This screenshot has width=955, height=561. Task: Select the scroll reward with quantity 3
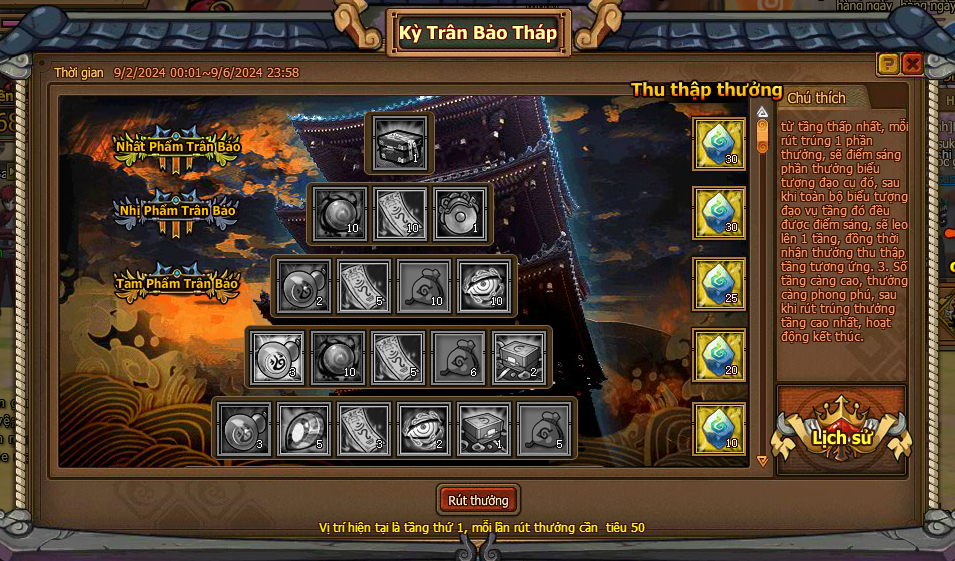[x=364, y=428]
